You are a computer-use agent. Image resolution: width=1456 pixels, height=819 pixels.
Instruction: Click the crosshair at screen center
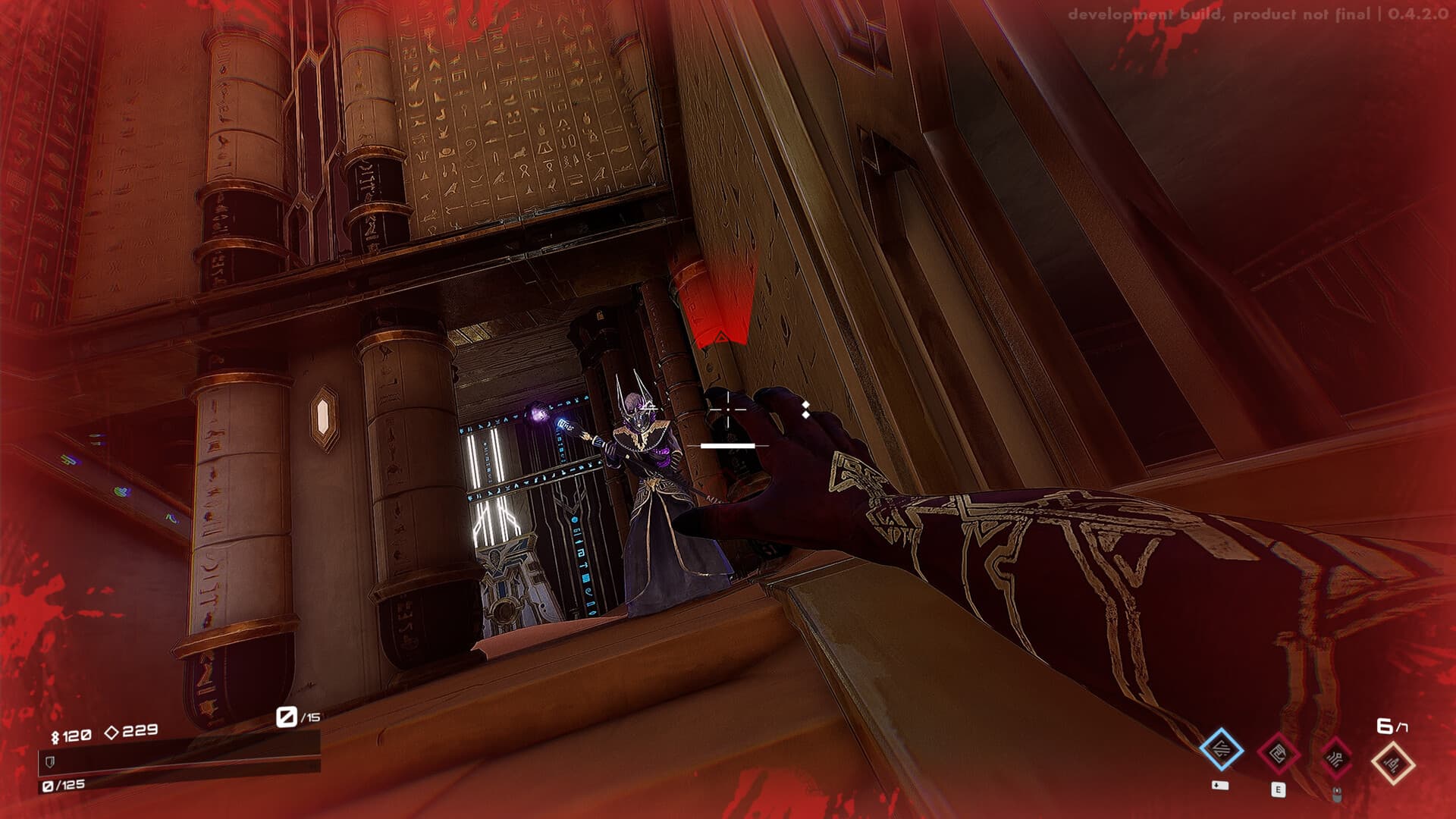pyautogui.click(x=728, y=409)
